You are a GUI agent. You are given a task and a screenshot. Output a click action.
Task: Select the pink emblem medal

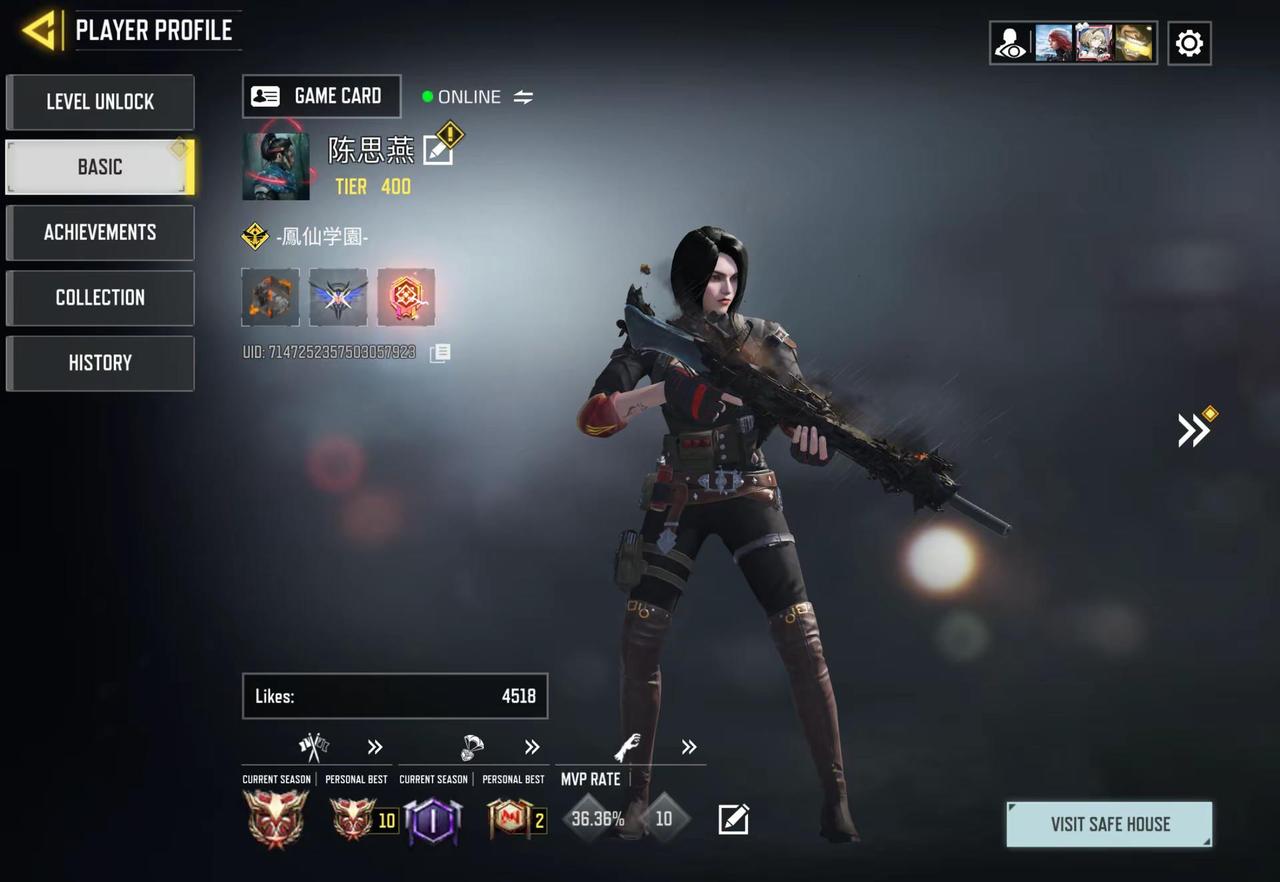click(x=406, y=297)
